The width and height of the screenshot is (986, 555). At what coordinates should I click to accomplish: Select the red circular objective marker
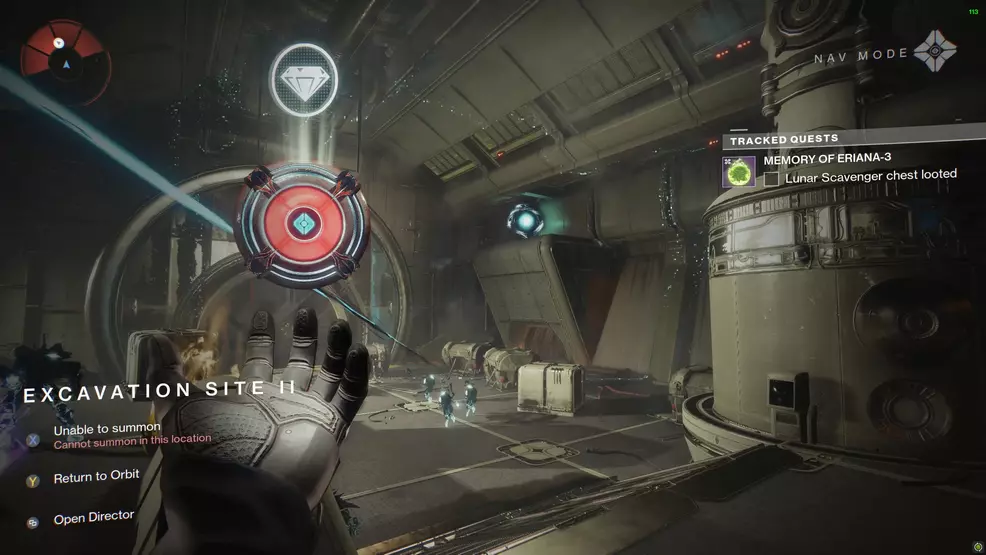(303, 221)
